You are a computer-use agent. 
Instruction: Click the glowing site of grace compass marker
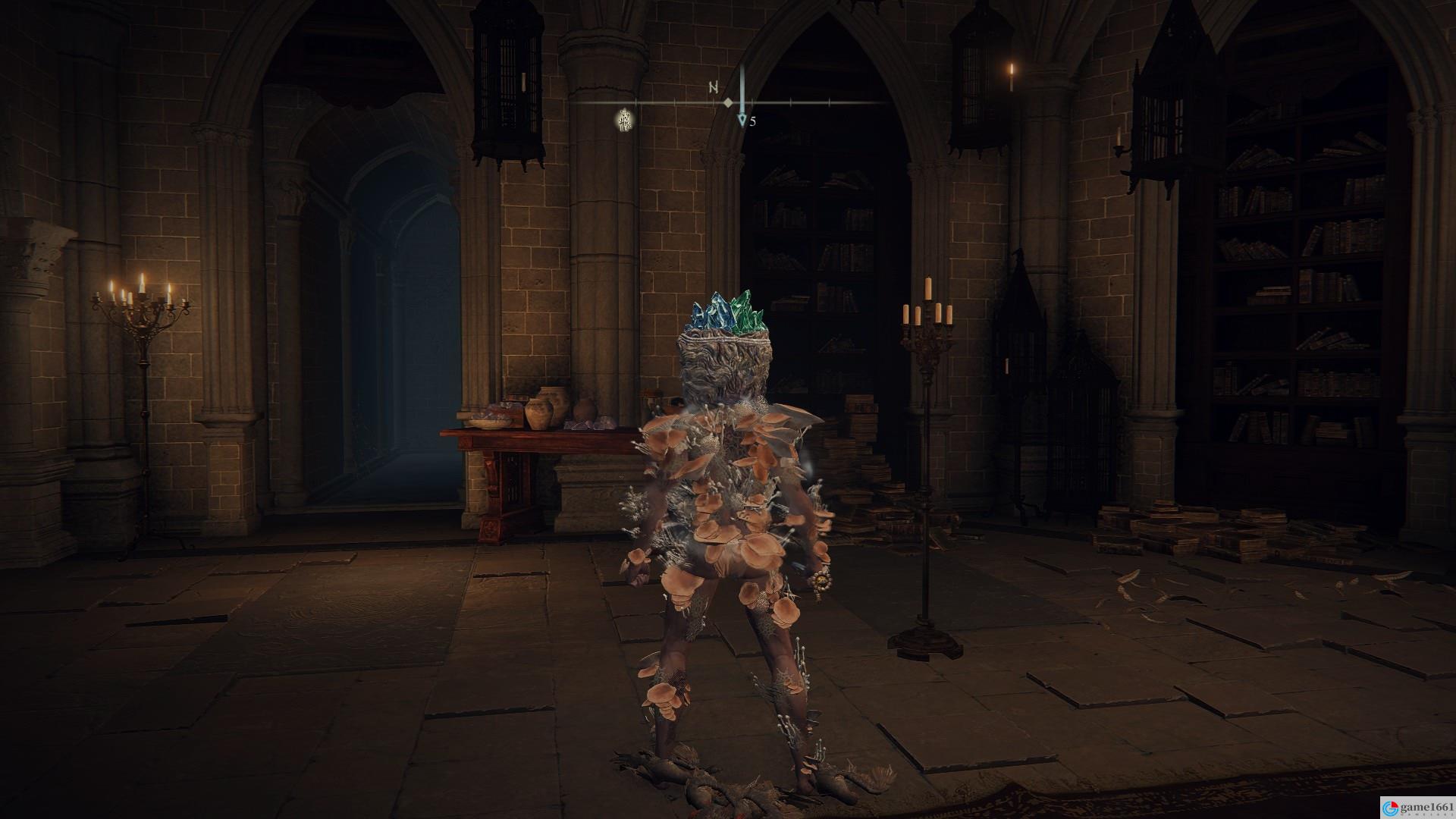pos(625,119)
